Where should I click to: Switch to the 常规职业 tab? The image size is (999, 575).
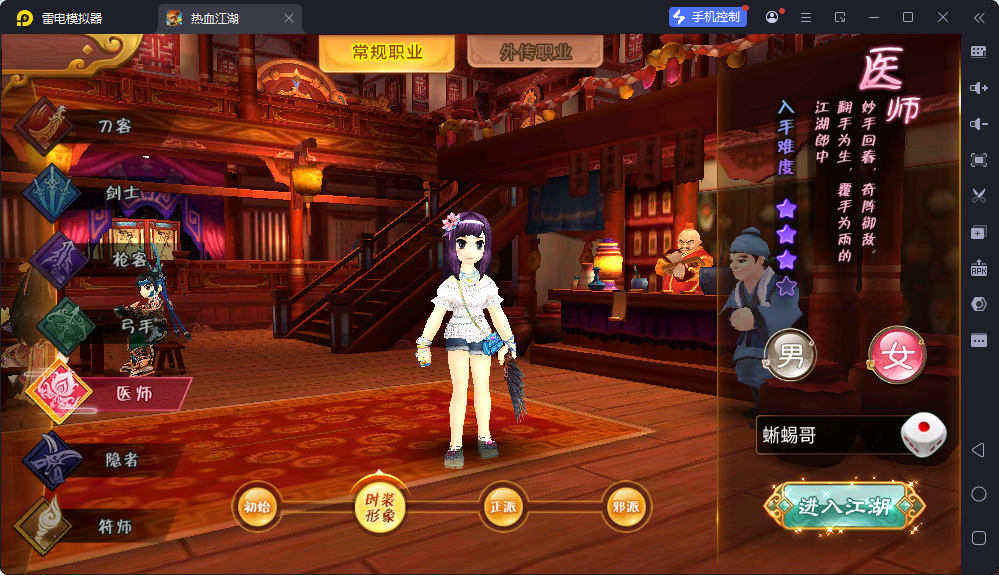[x=387, y=53]
